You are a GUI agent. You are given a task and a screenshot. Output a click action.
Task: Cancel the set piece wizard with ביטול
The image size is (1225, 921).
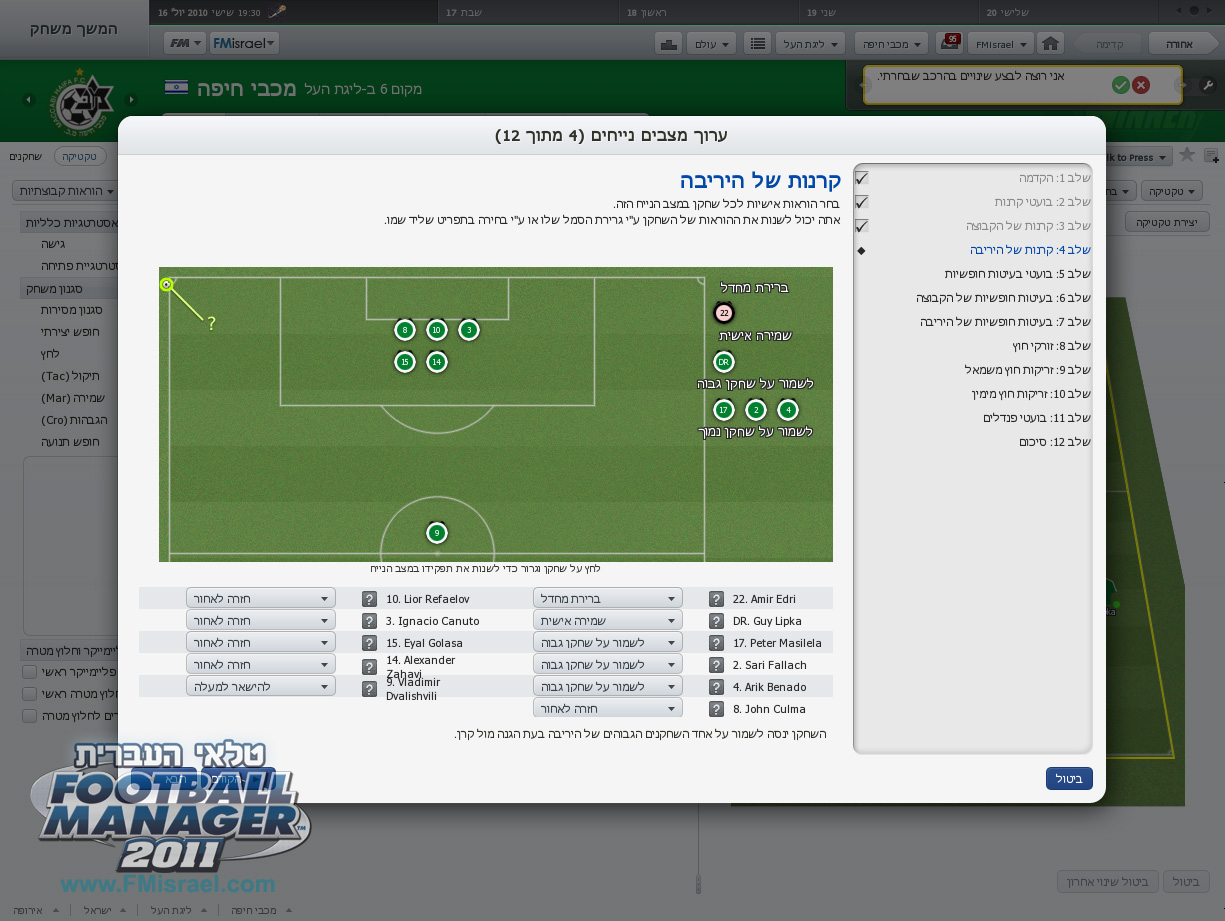point(1069,778)
